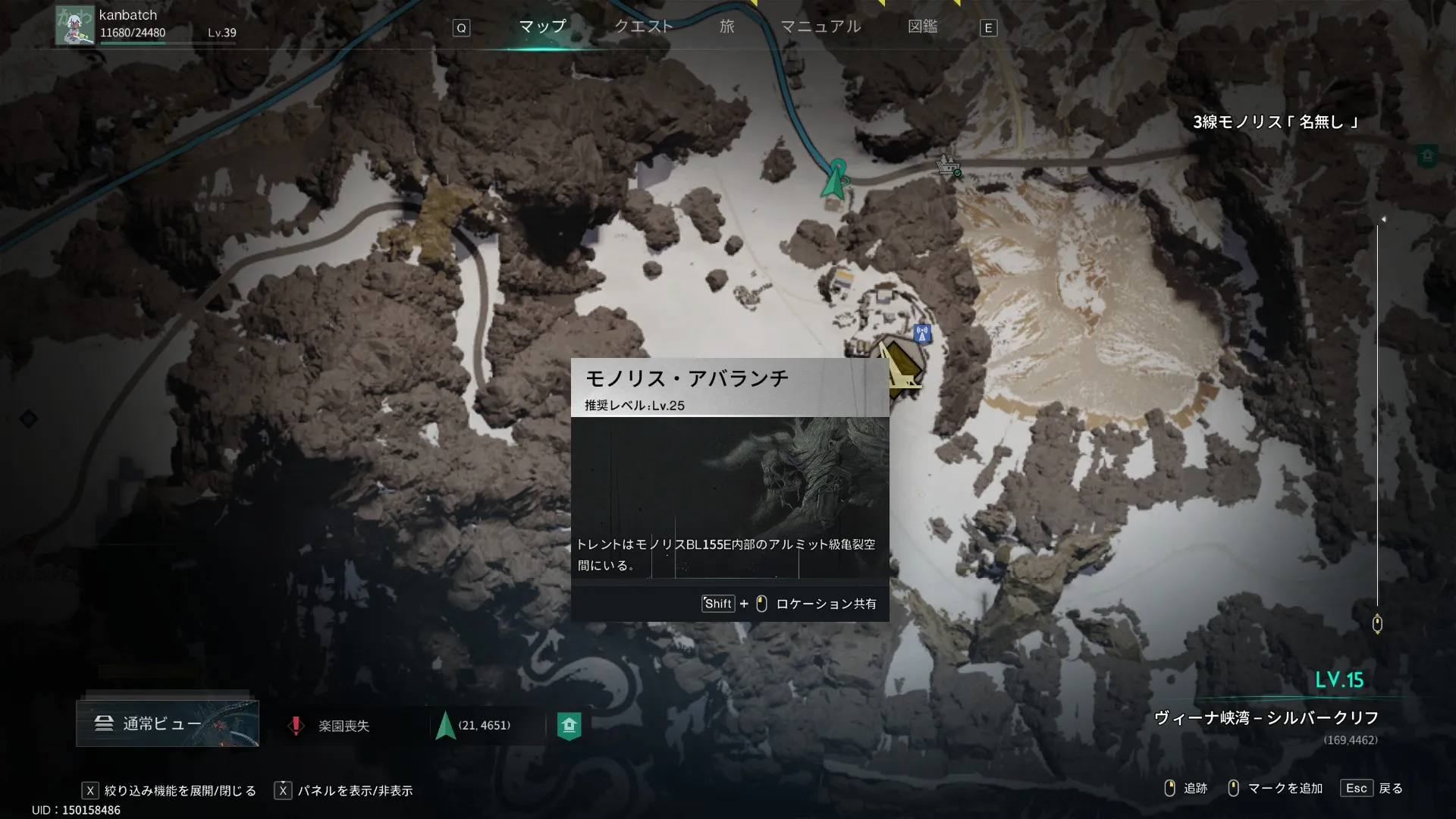The image size is (1456, 819).
Task: Click the dark diamond marker at left edge
Action: (x=28, y=418)
